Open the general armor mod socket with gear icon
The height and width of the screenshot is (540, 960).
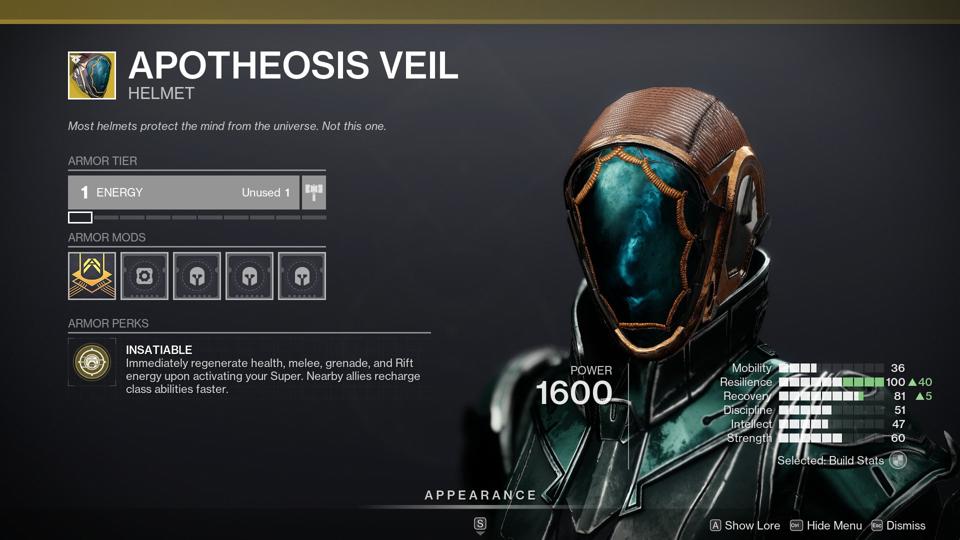144,275
